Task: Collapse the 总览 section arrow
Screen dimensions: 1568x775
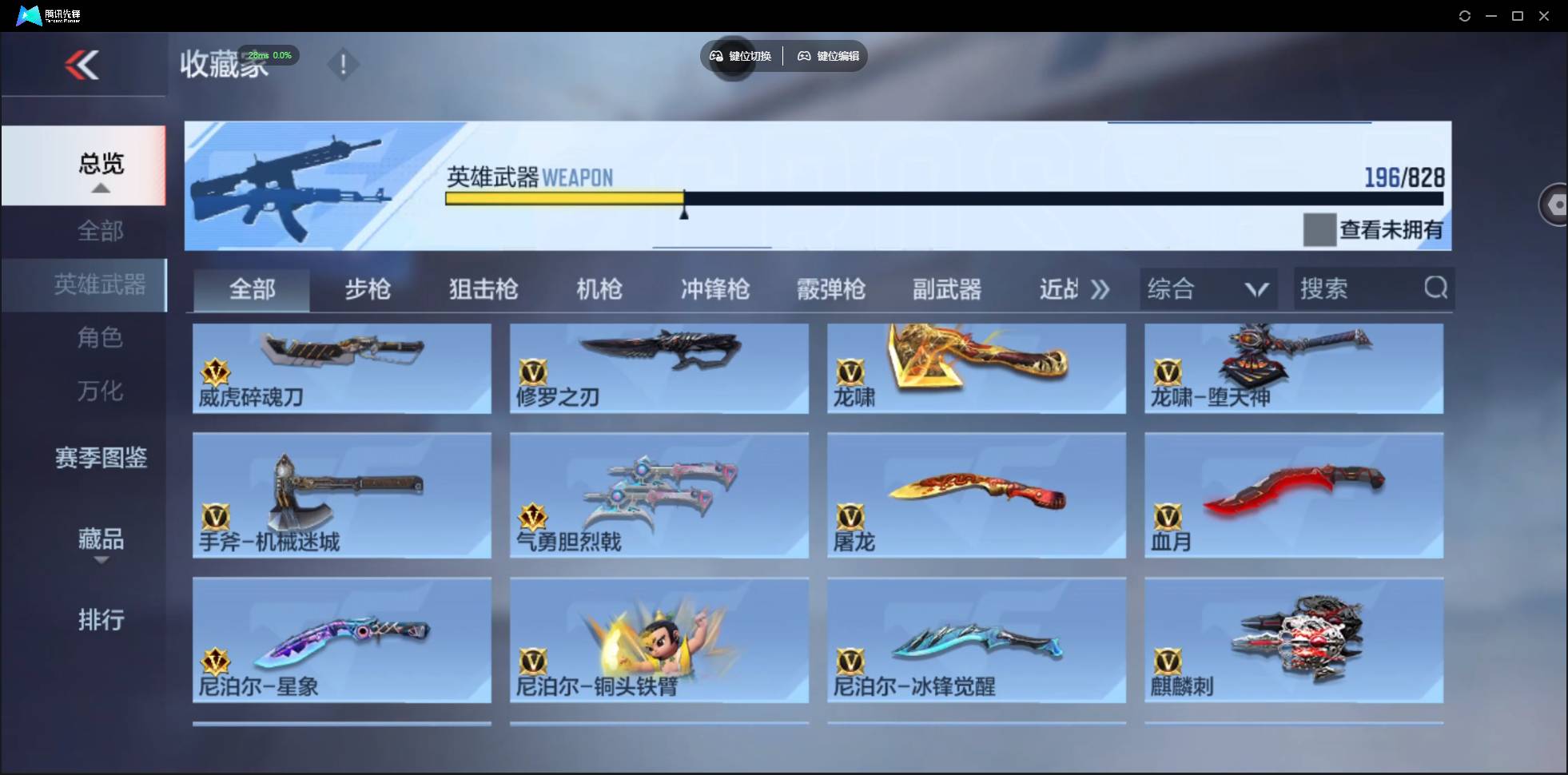Action: pyautogui.click(x=100, y=188)
